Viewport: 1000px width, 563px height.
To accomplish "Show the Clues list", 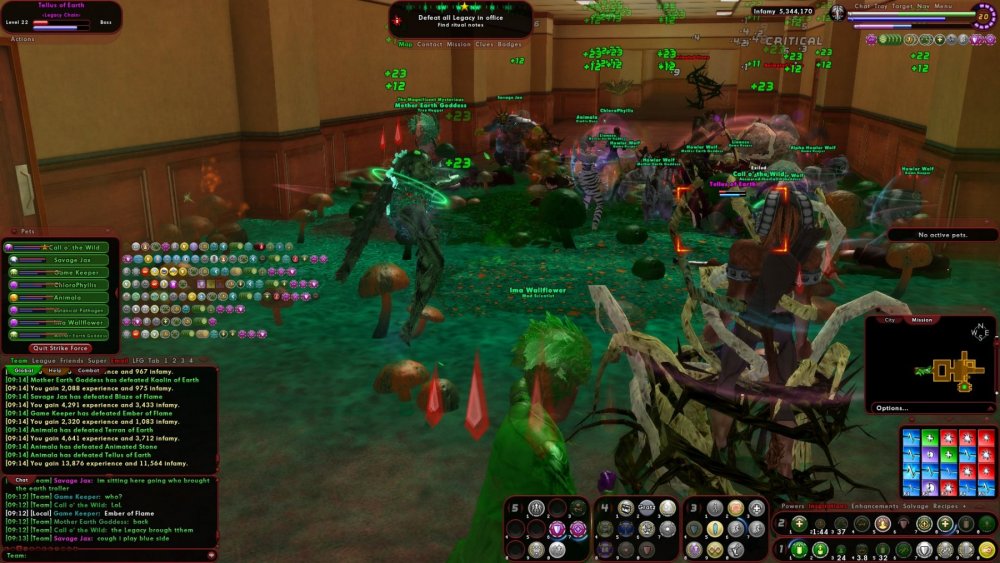I will [x=484, y=44].
